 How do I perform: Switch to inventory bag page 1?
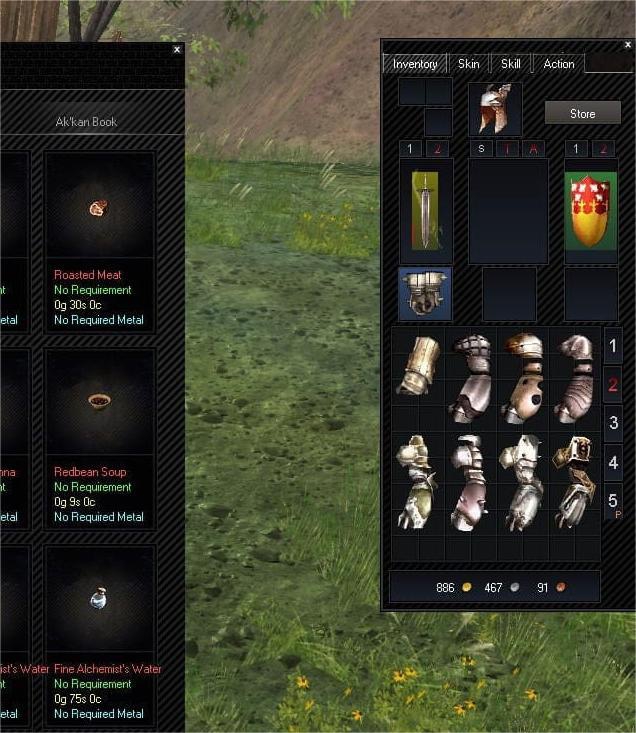coord(613,348)
